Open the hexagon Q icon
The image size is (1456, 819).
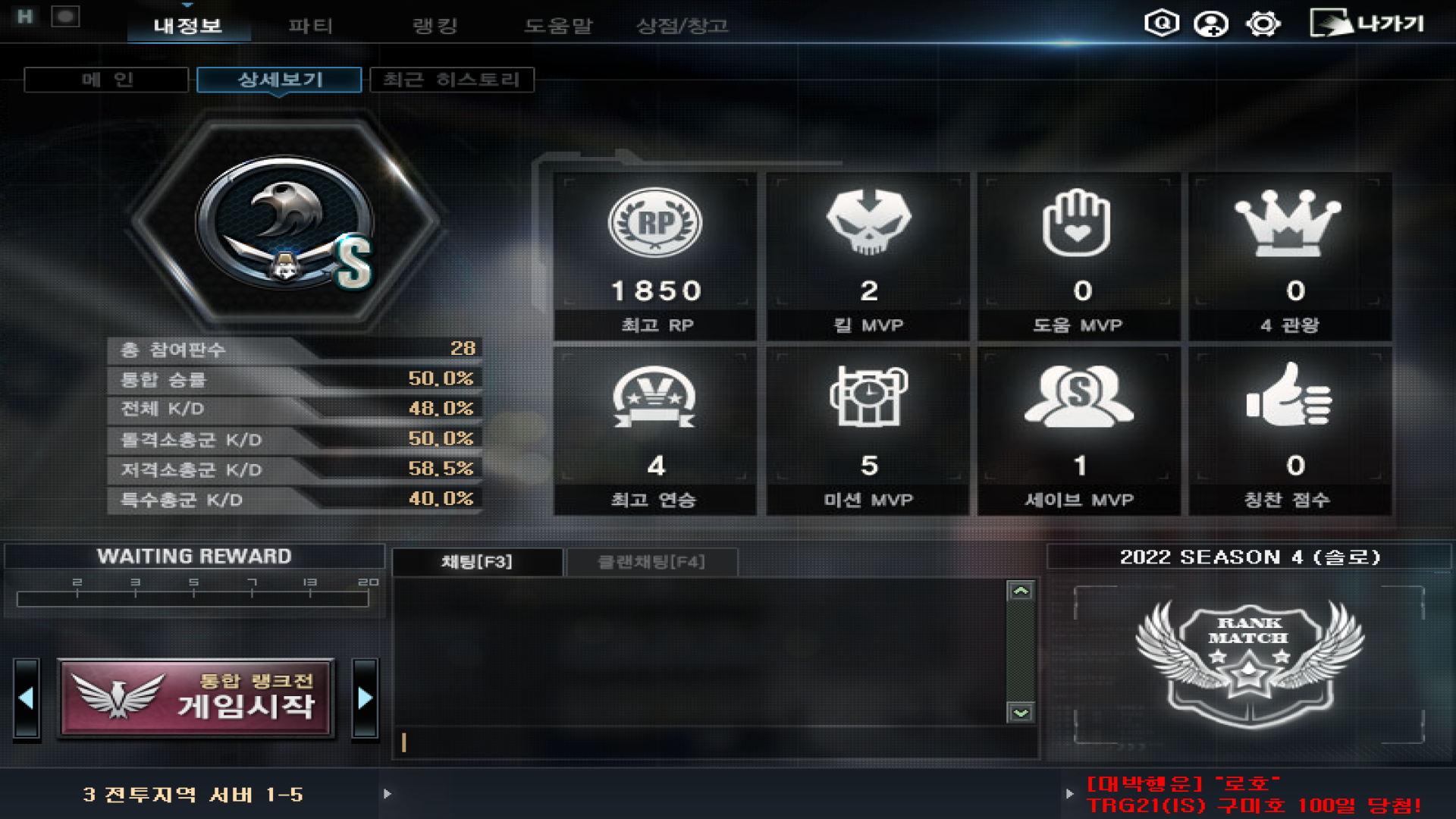(1161, 24)
